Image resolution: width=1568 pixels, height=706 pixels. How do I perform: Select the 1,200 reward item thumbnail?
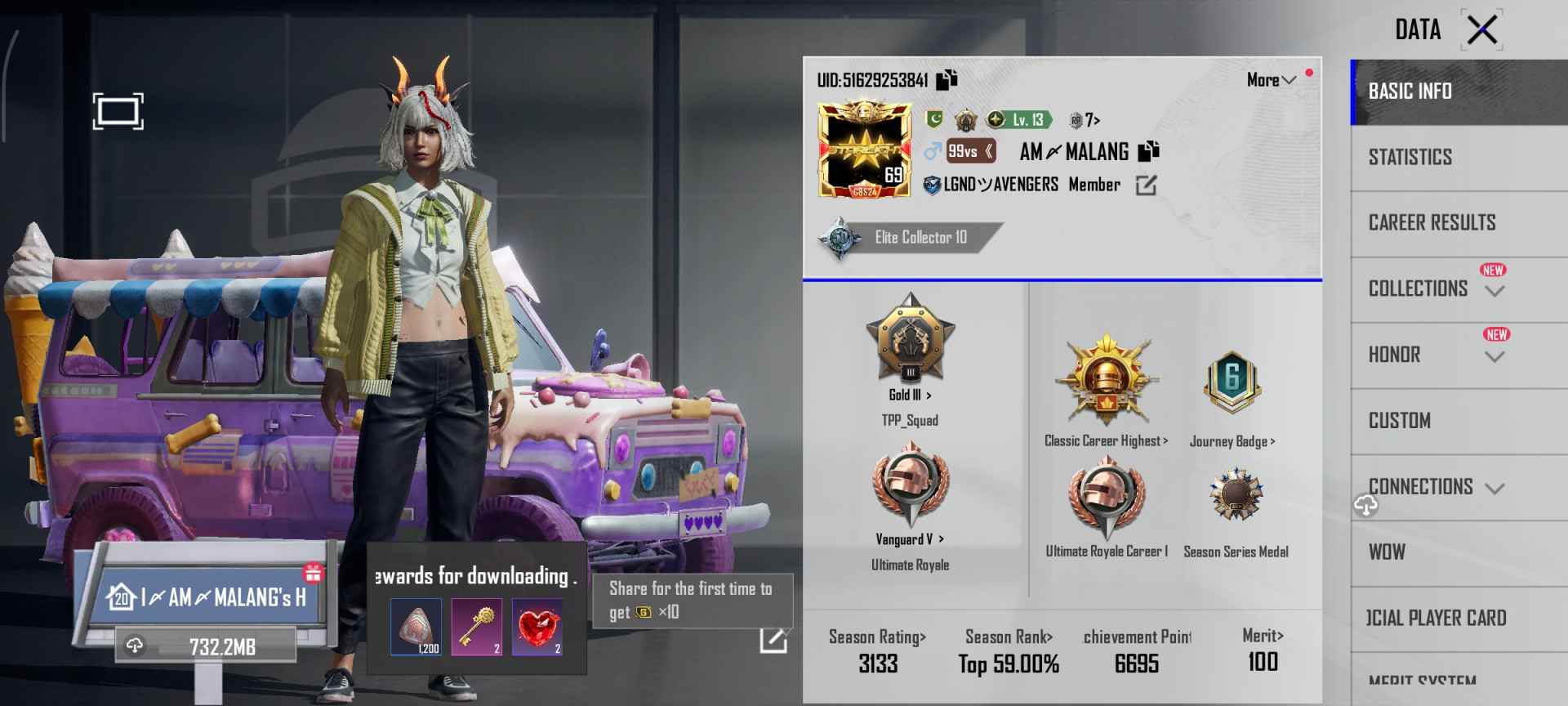point(415,628)
